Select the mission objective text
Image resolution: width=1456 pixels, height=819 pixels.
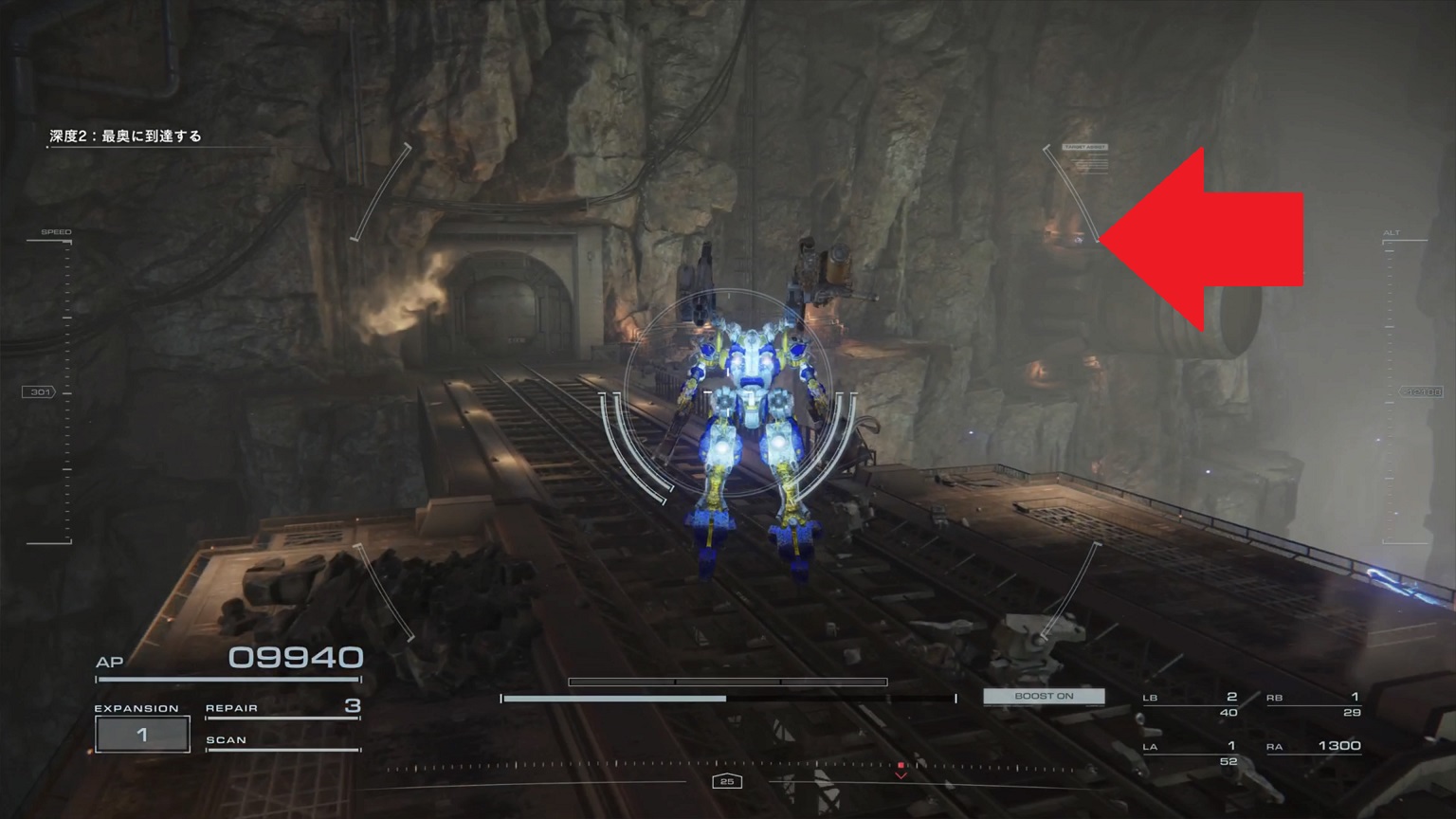point(126,136)
